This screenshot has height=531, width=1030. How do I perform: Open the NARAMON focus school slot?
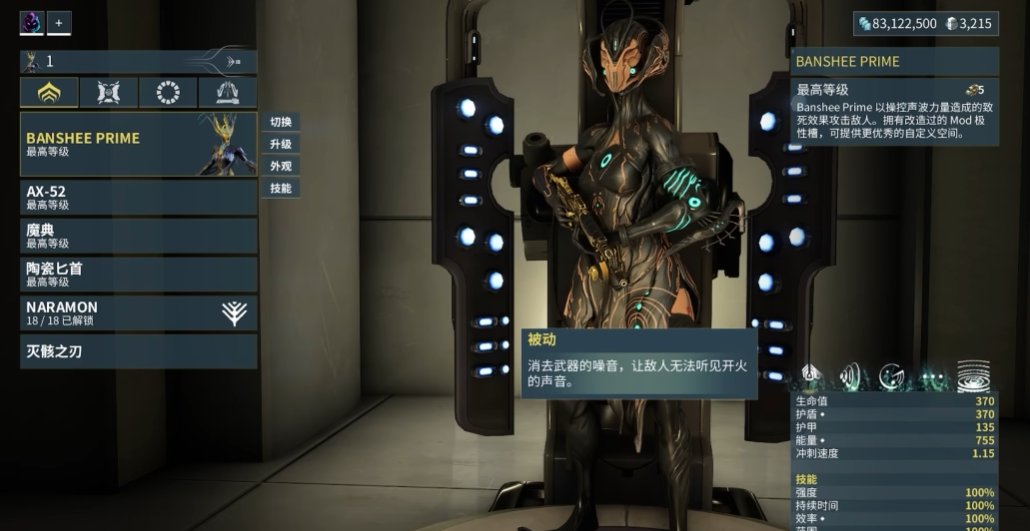138,313
